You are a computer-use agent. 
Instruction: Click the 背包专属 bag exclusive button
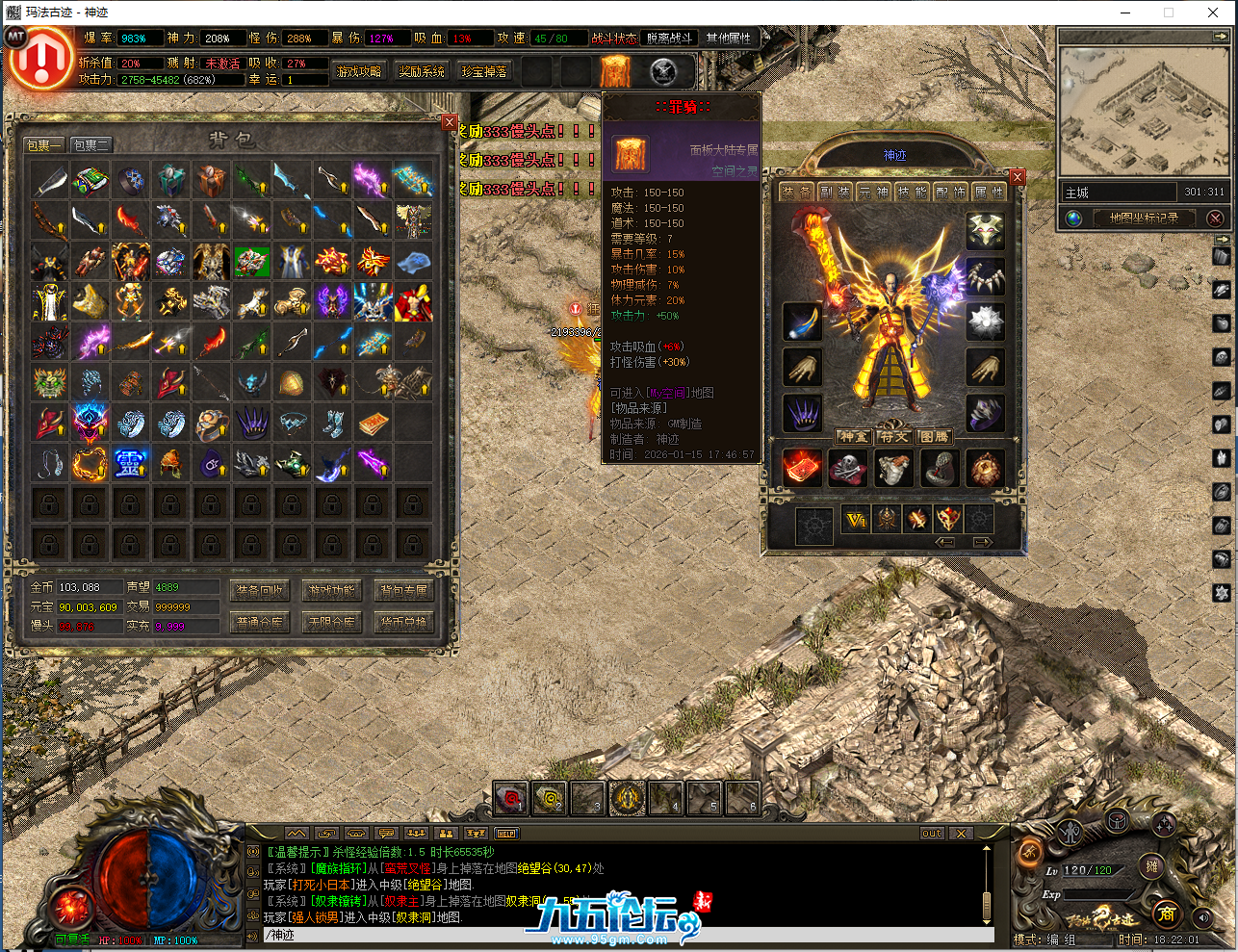point(403,591)
